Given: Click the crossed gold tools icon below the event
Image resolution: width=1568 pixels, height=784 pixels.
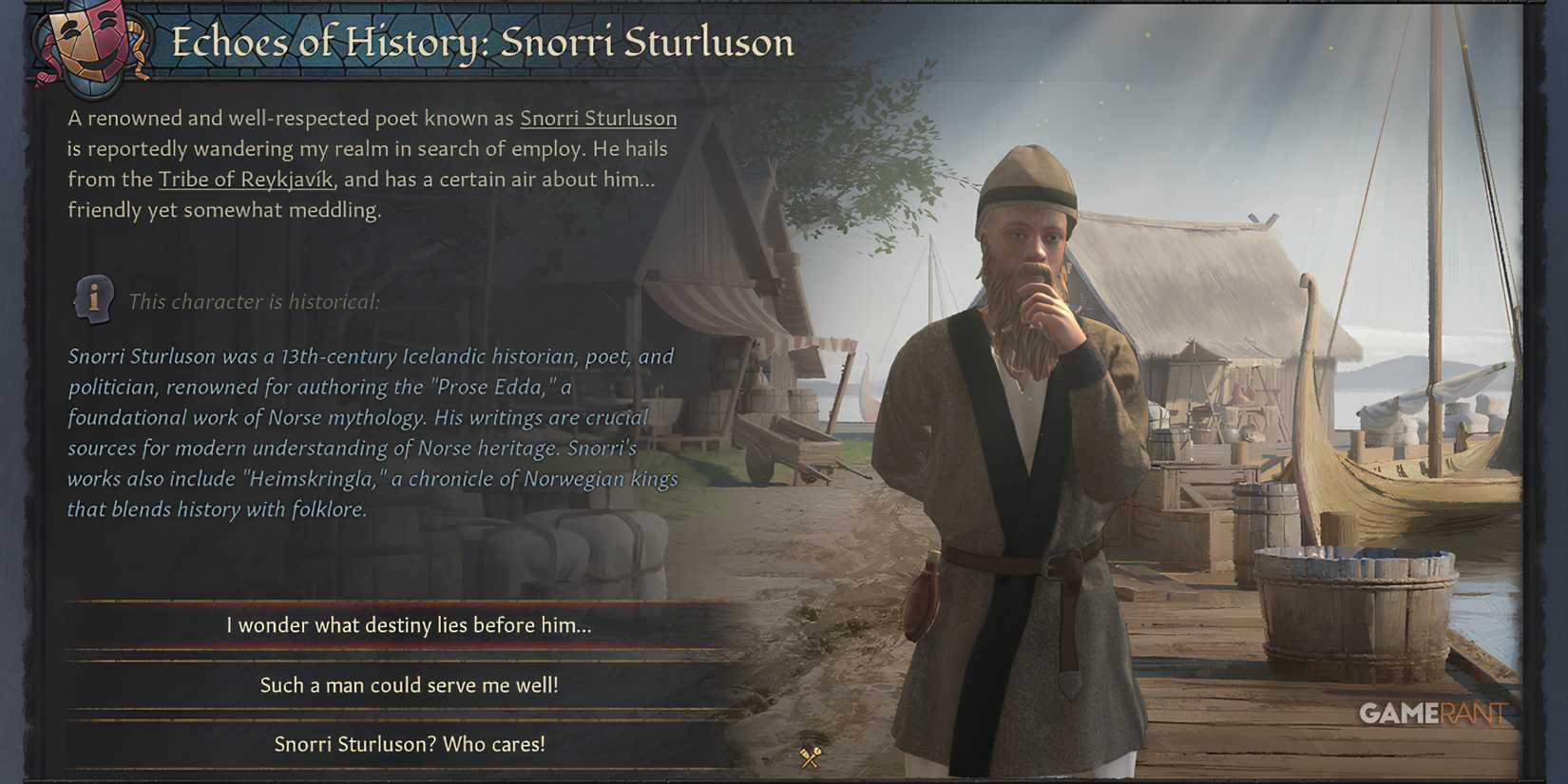Looking at the screenshot, I should (x=810, y=757).
